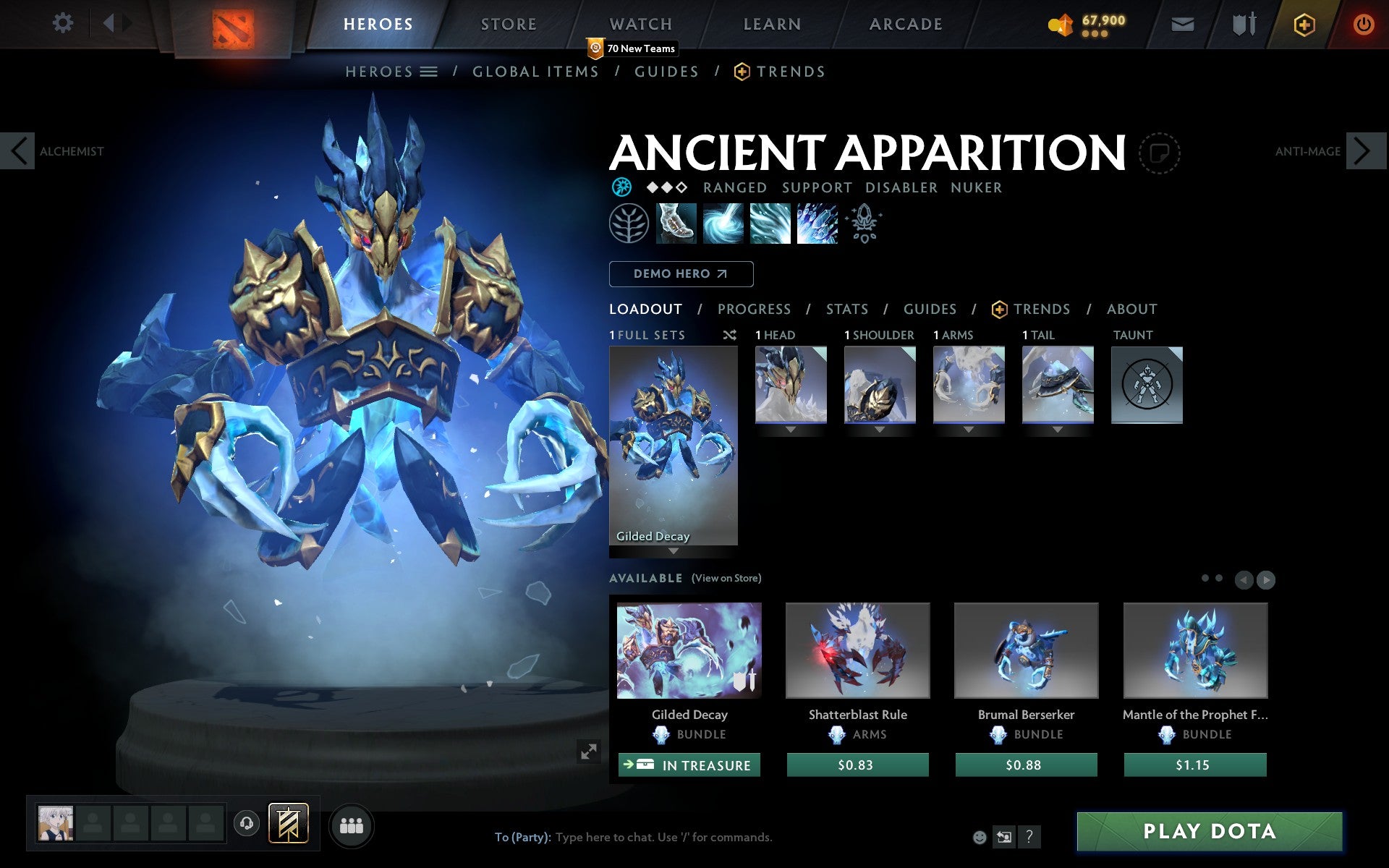Expand the Gilded Decay set dropdown arrow
Image resolution: width=1389 pixels, height=868 pixels.
pos(674,550)
